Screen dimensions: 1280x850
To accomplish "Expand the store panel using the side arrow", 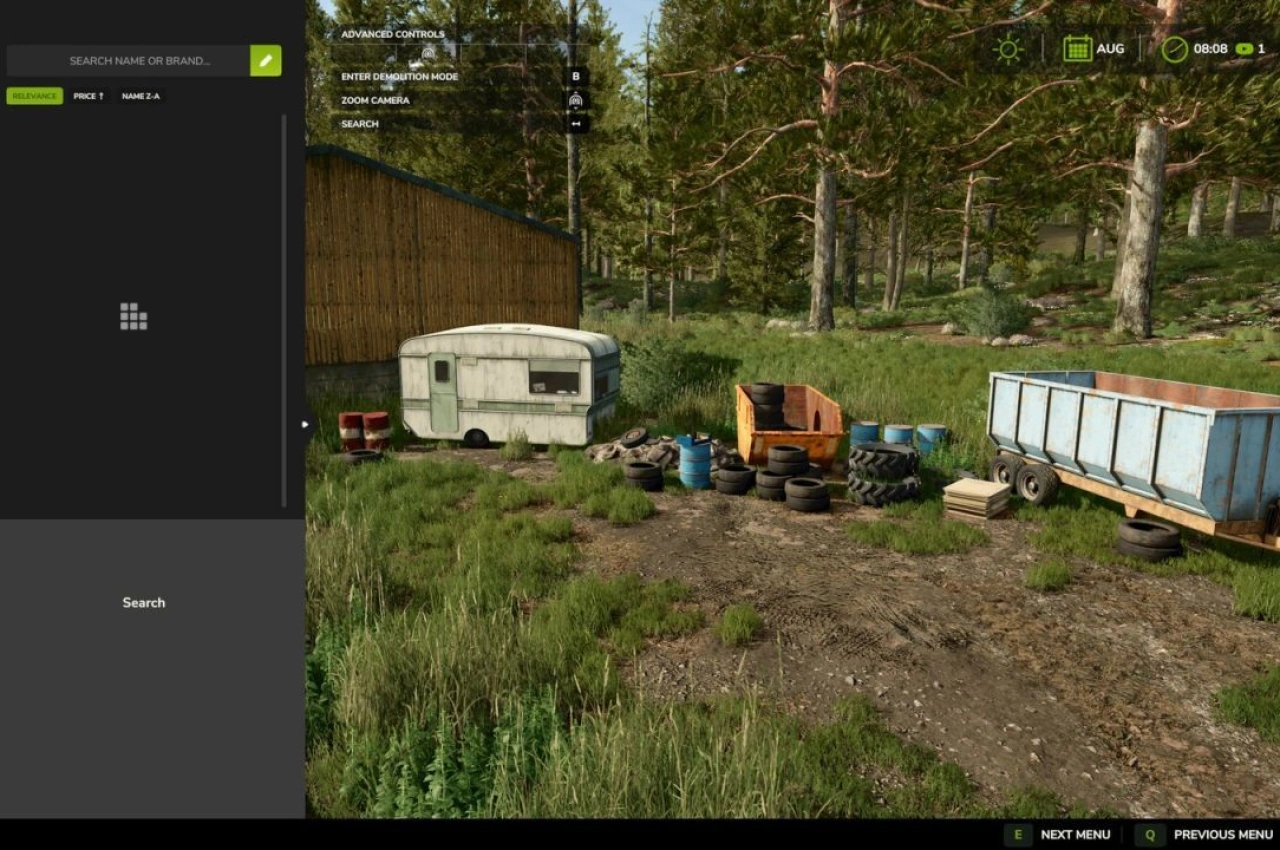I will point(304,423).
